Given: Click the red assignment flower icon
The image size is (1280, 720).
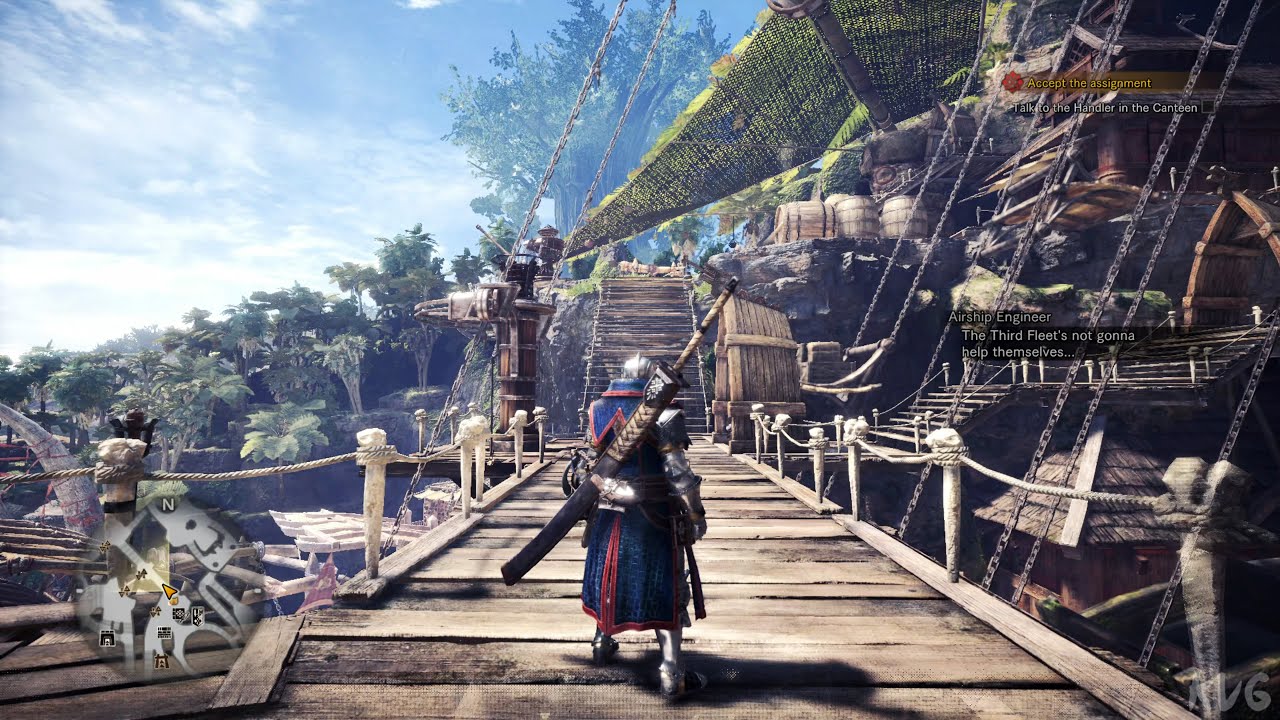Looking at the screenshot, I should [1010, 80].
